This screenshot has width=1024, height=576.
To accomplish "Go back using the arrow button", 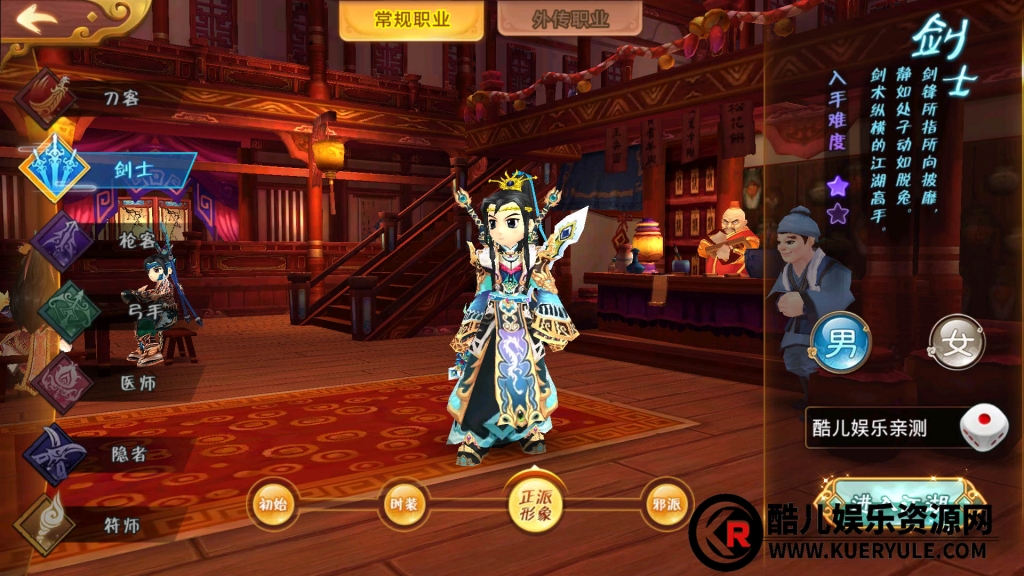I will tap(36, 19).
